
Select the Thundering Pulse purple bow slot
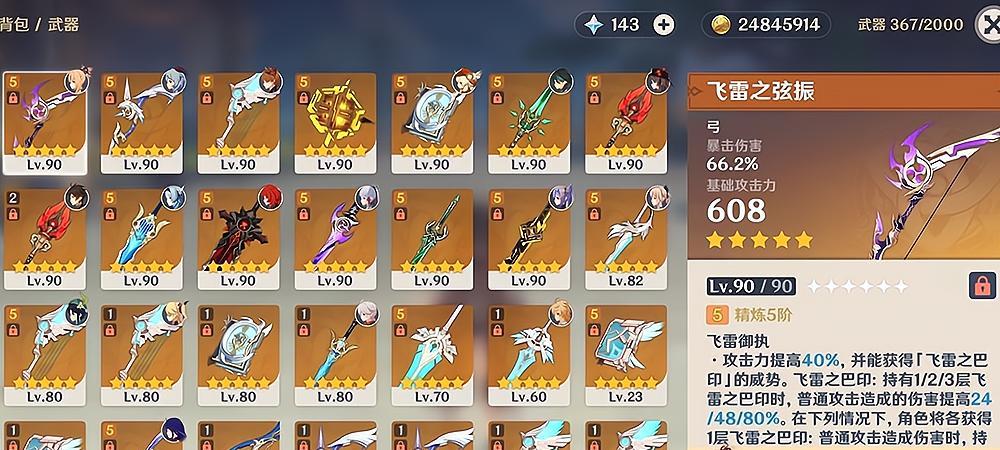pos(44,118)
